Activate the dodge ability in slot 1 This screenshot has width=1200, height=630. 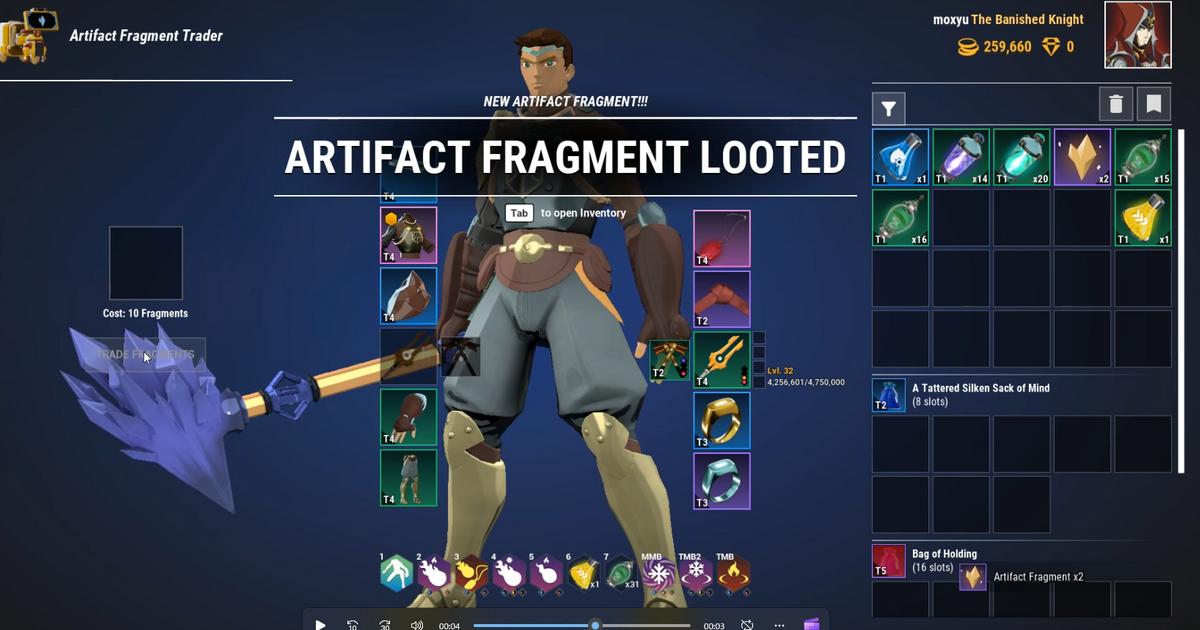(397, 574)
